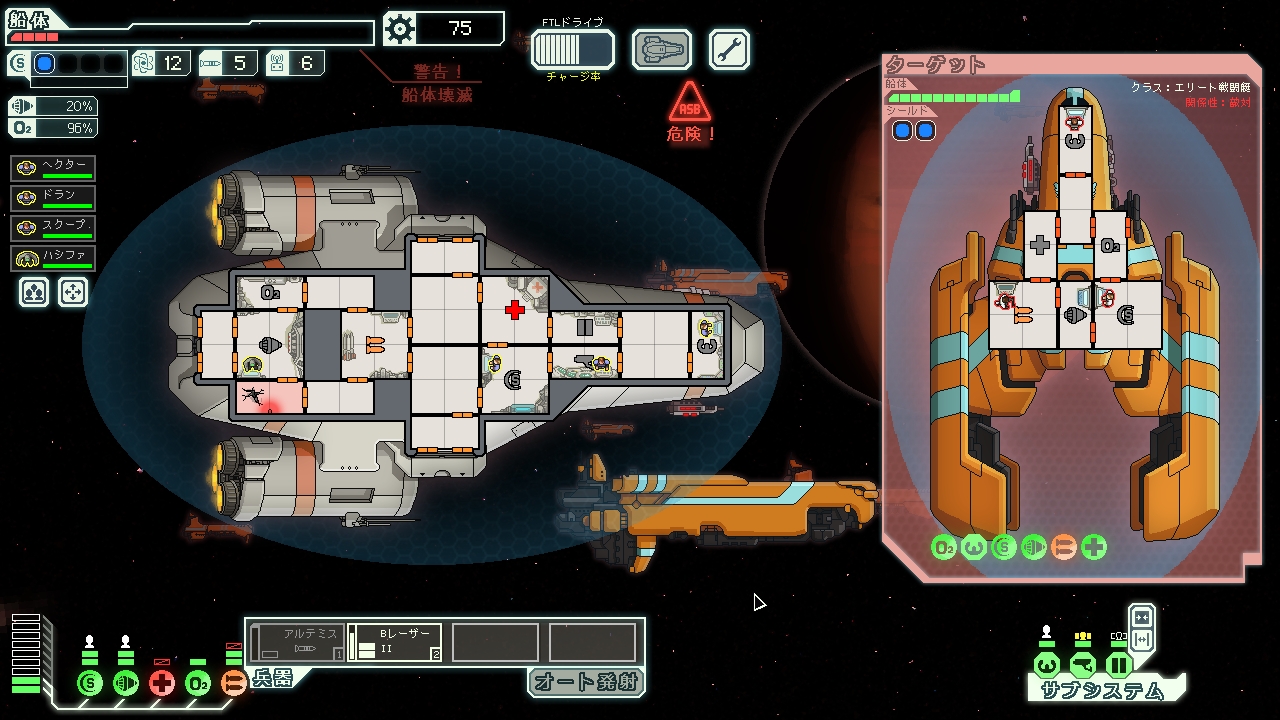Screen dimensions: 1280x720
Task: Click the red medbay system icon
Action: 162,684
